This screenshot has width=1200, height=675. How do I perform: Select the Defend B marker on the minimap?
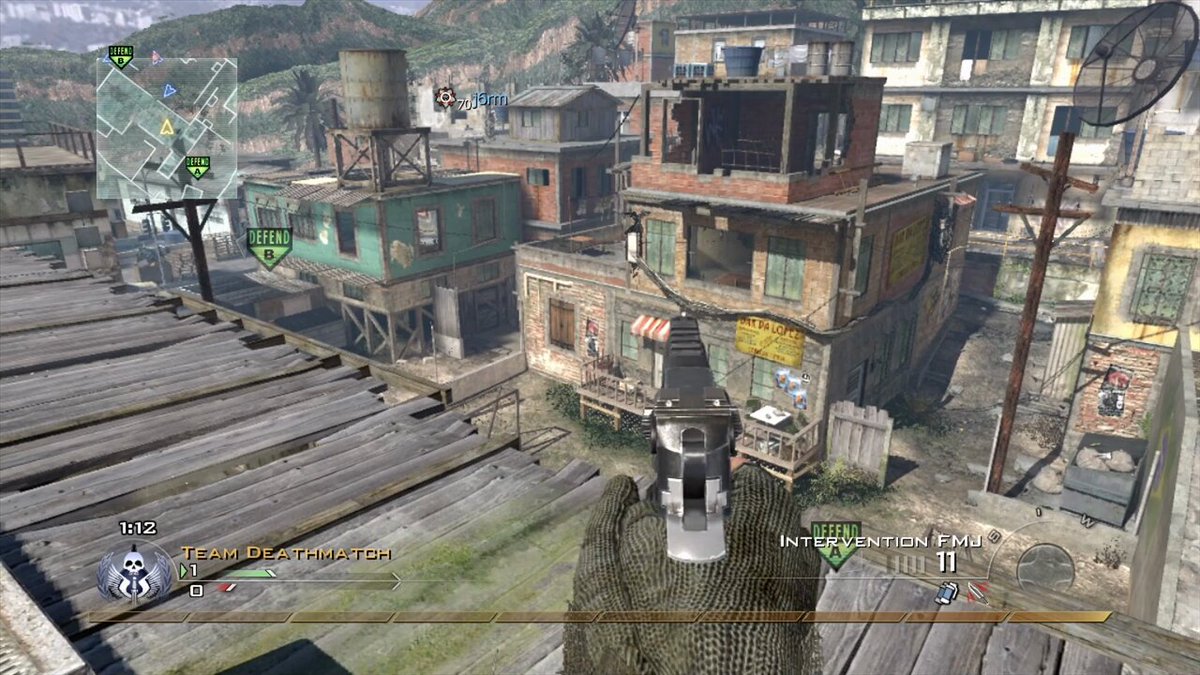point(120,57)
